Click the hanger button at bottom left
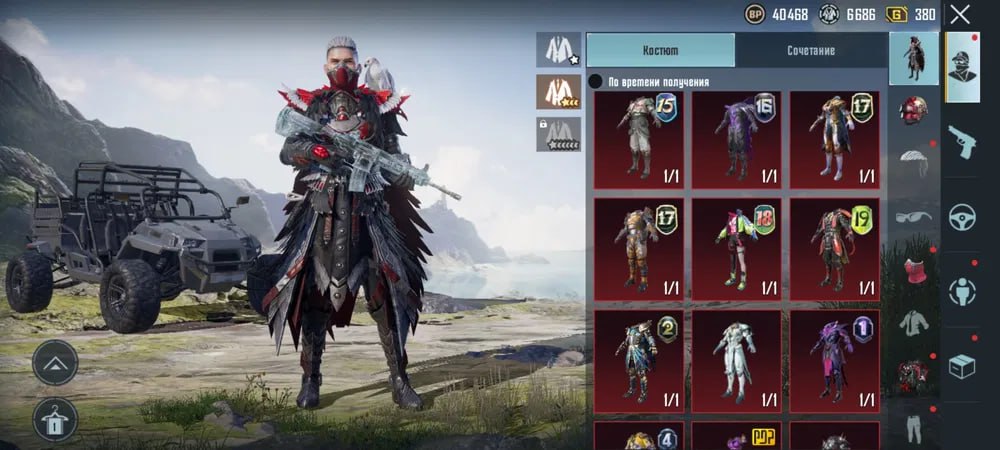The width and height of the screenshot is (1000, 450). click(55, 419)
